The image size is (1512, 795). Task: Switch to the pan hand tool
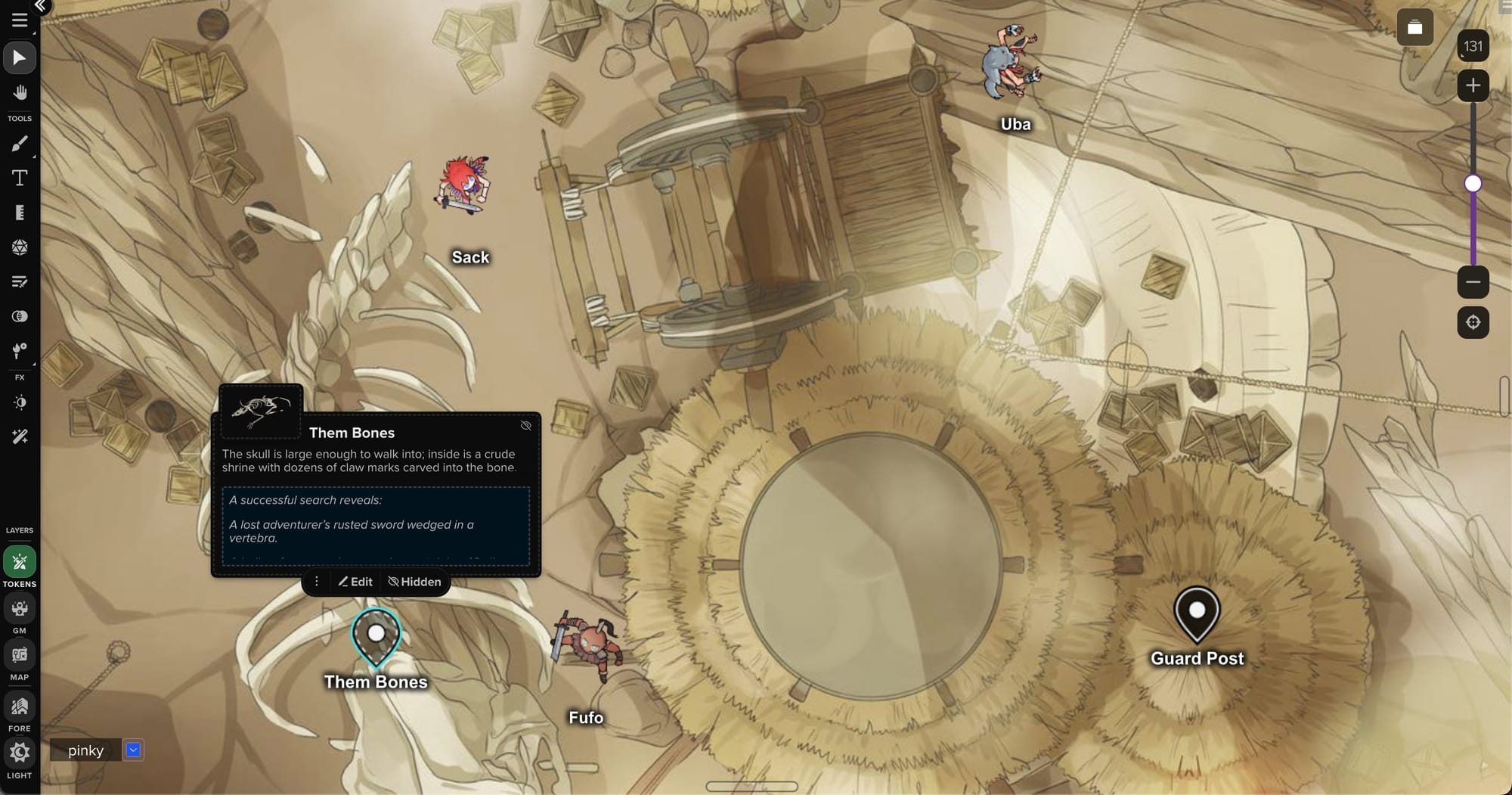coord(20,93)
